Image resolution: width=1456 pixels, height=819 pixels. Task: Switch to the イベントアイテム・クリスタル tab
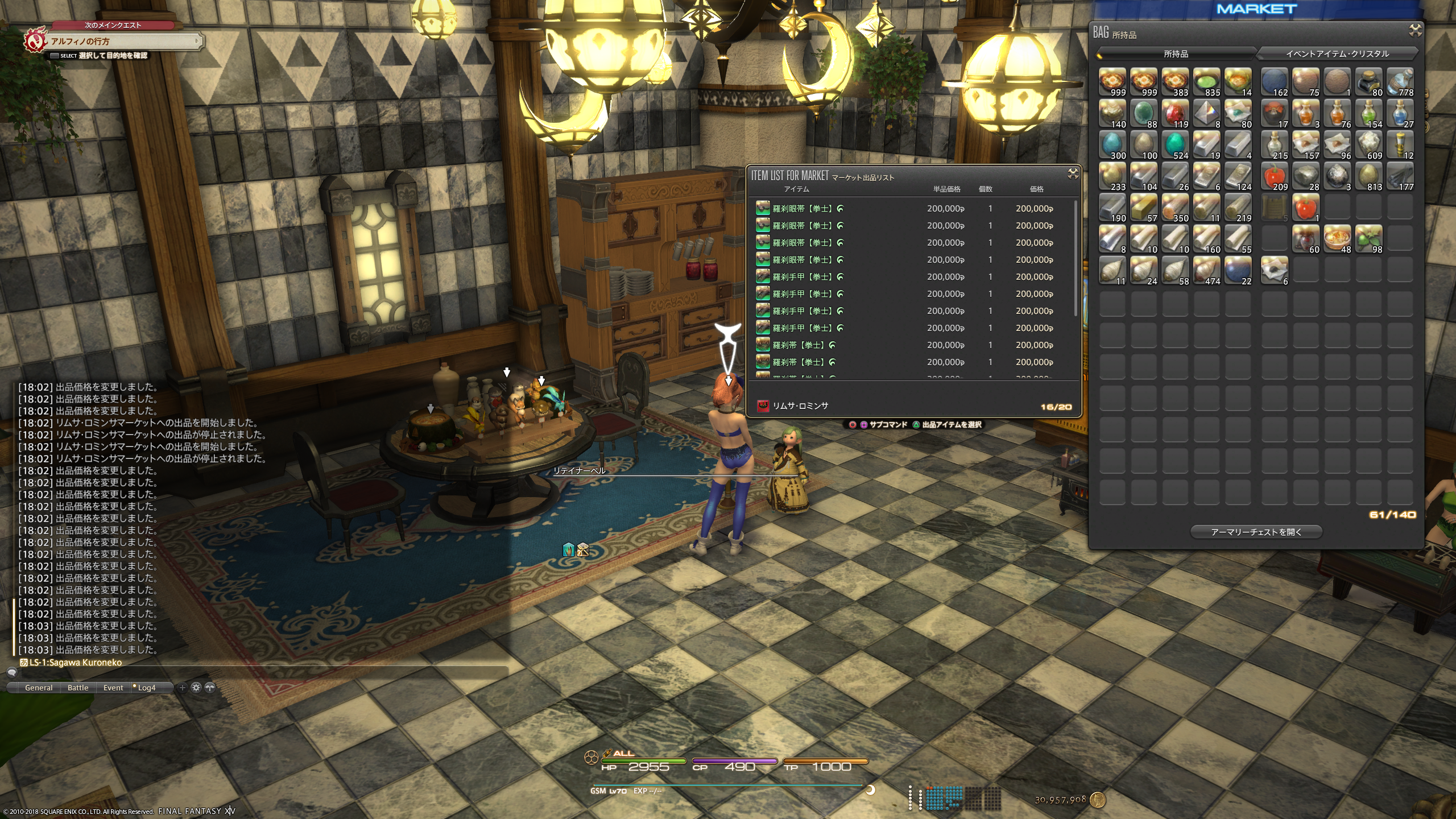click(1337, 54)
